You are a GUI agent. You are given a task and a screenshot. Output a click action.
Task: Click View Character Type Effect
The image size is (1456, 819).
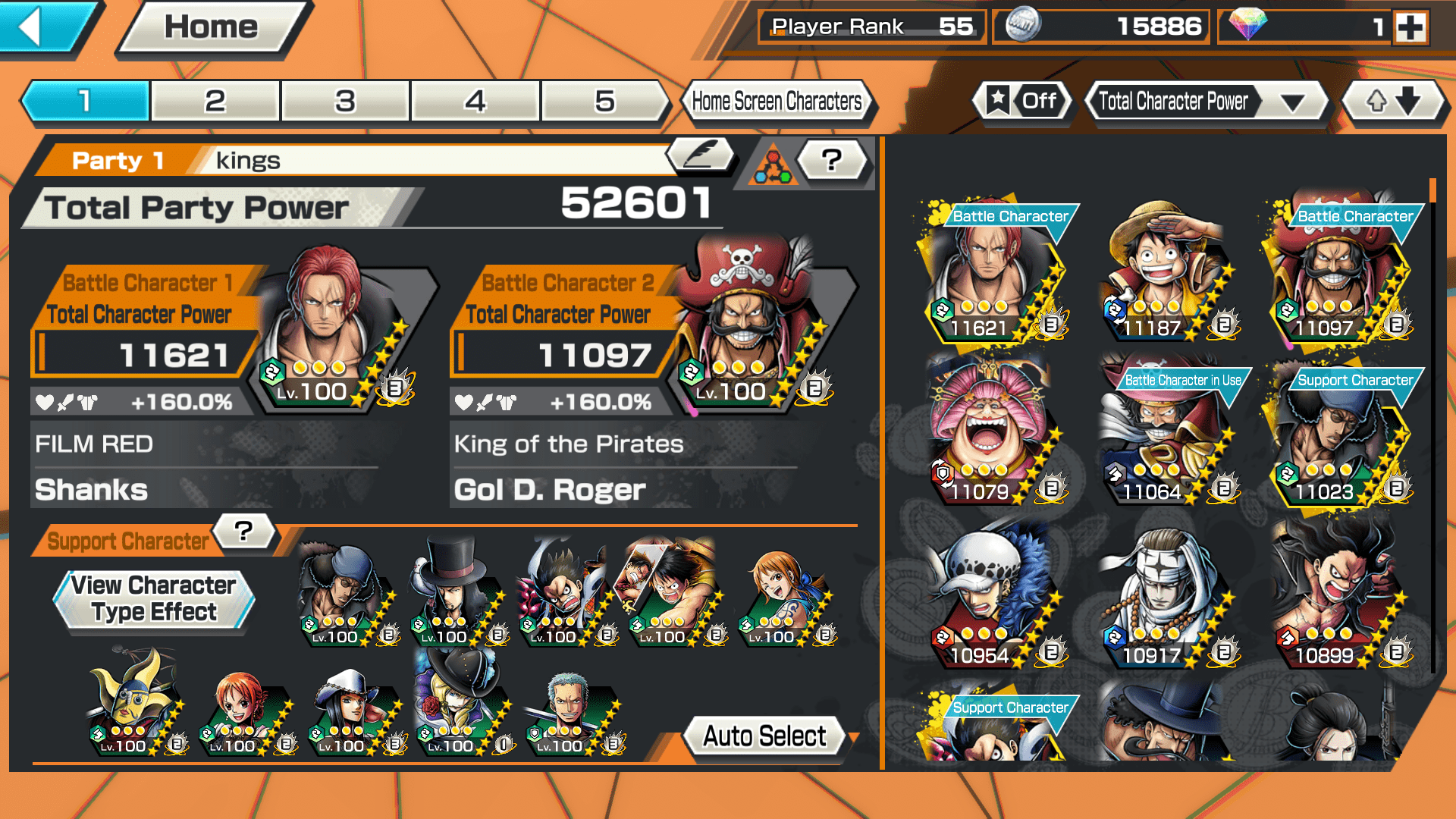pyautogui.click(x=154, y=599)
